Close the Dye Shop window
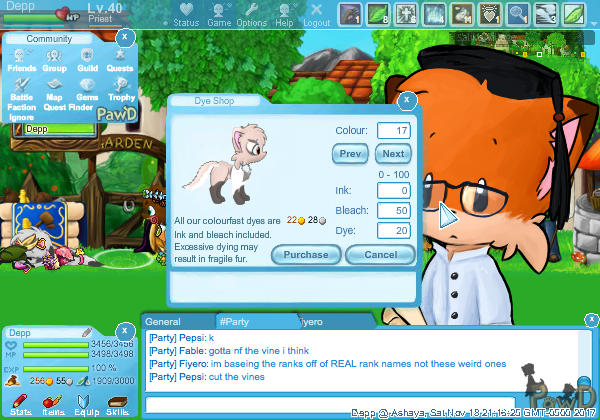Screen dimensions: 600x420 [x=407, y=100]
